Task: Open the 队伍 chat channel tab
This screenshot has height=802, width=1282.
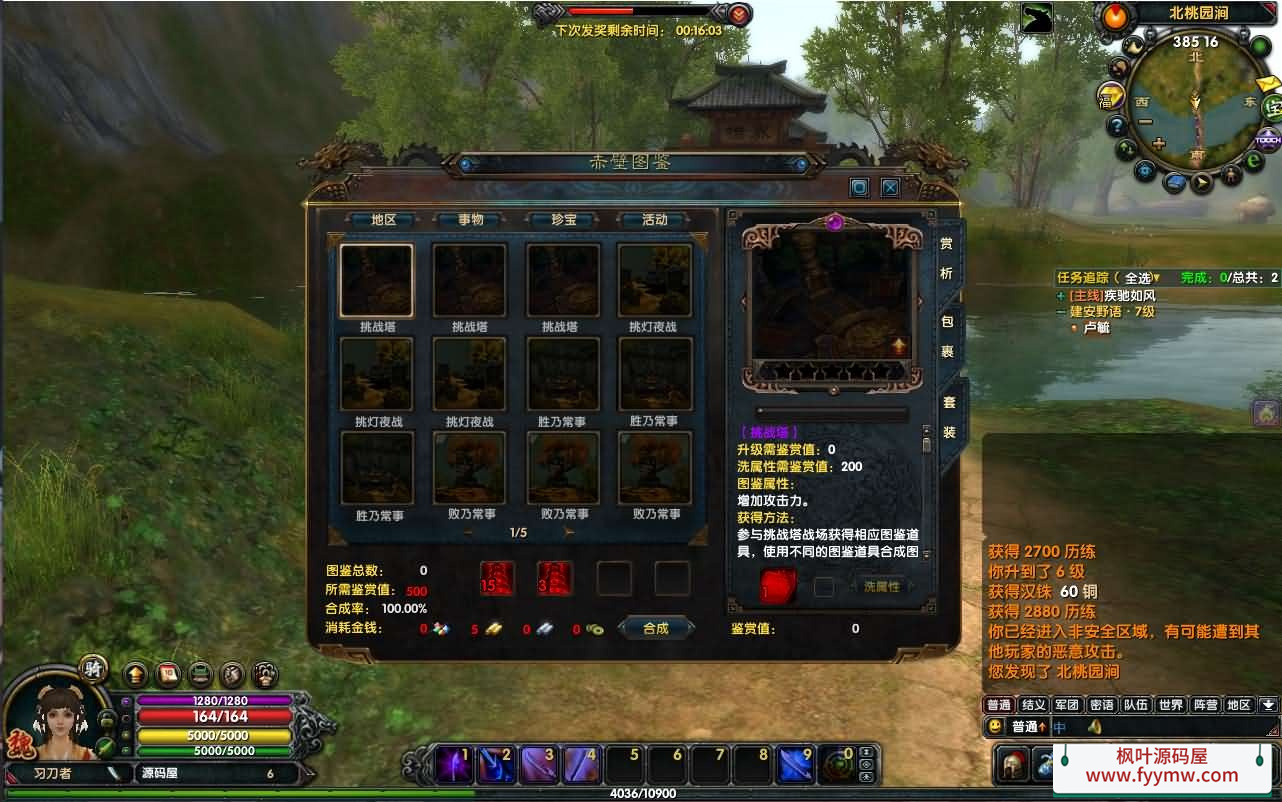Action: (1135, 705)
